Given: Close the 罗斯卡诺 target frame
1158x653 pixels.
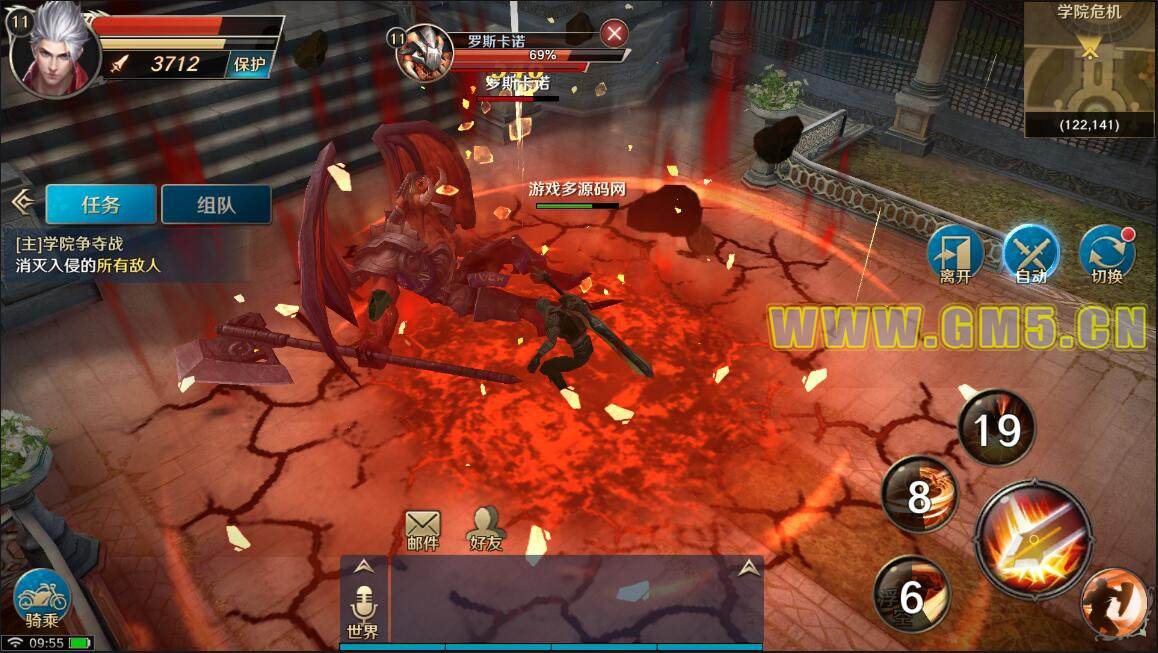Looking at the screenshot, I should 614,33.
